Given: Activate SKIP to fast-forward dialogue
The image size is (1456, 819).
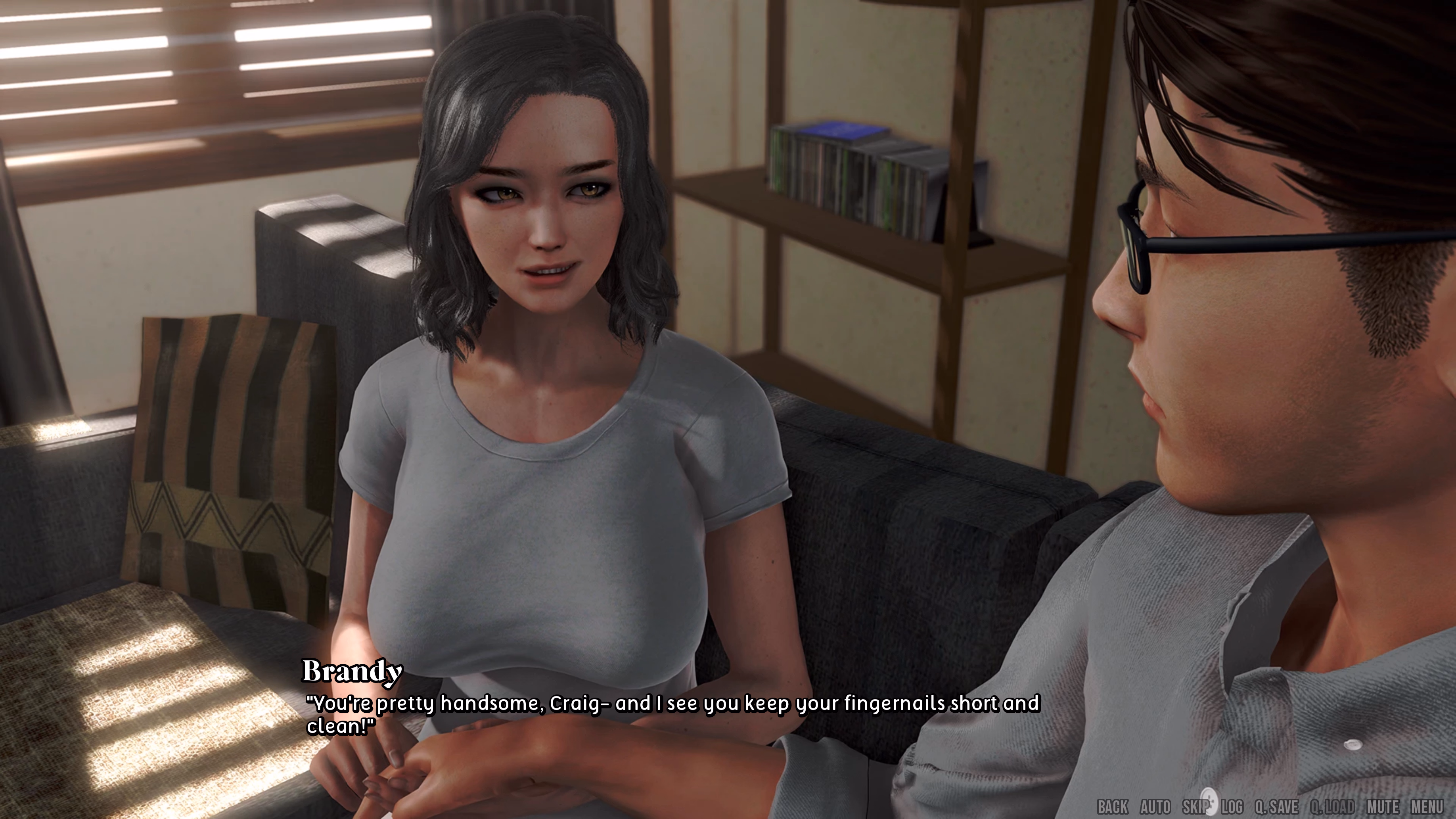Looking at the screenshot, I should tap(1195, 807).
